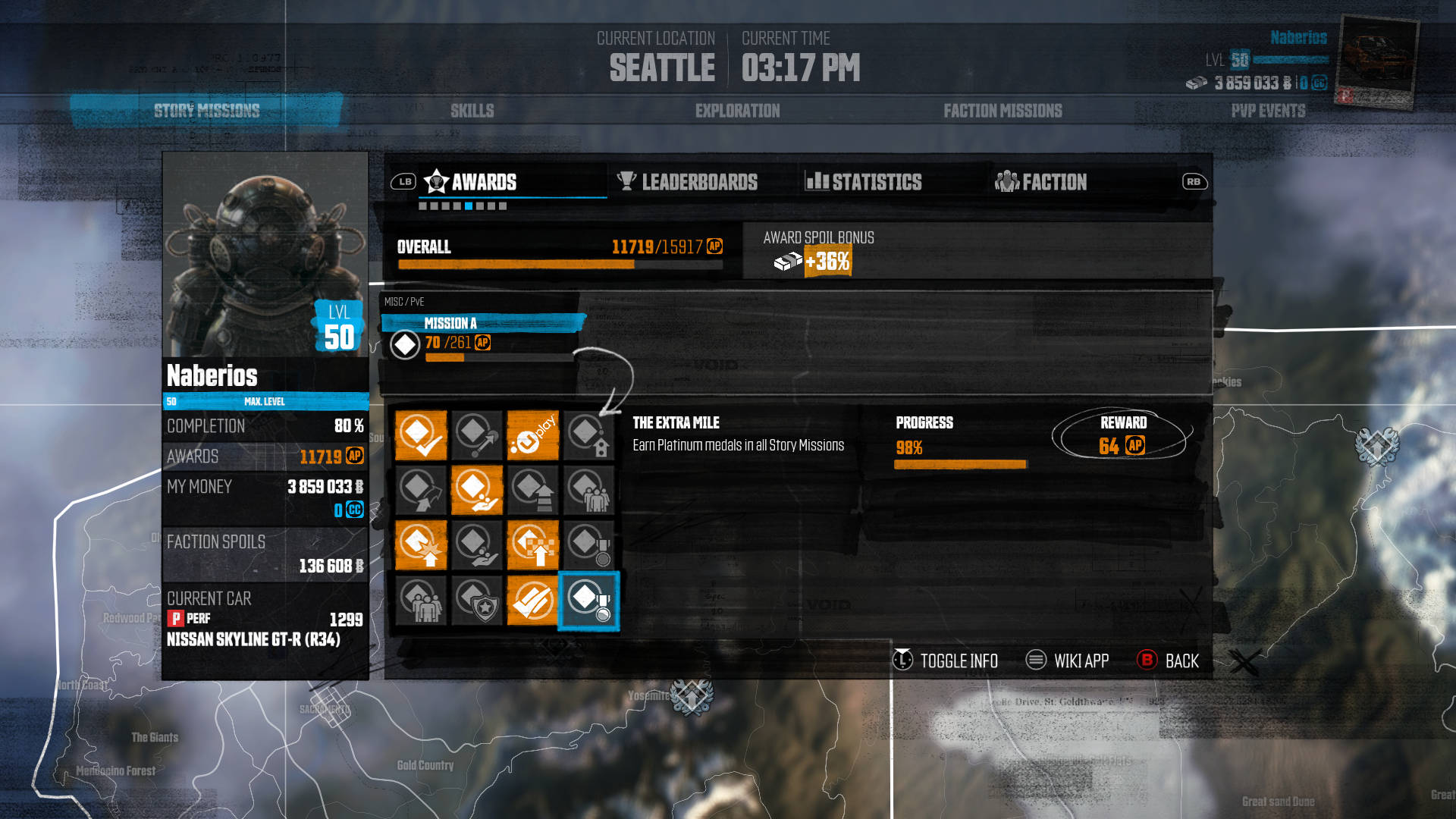
Task: Click the Wiki App option
Action: 1081,661
